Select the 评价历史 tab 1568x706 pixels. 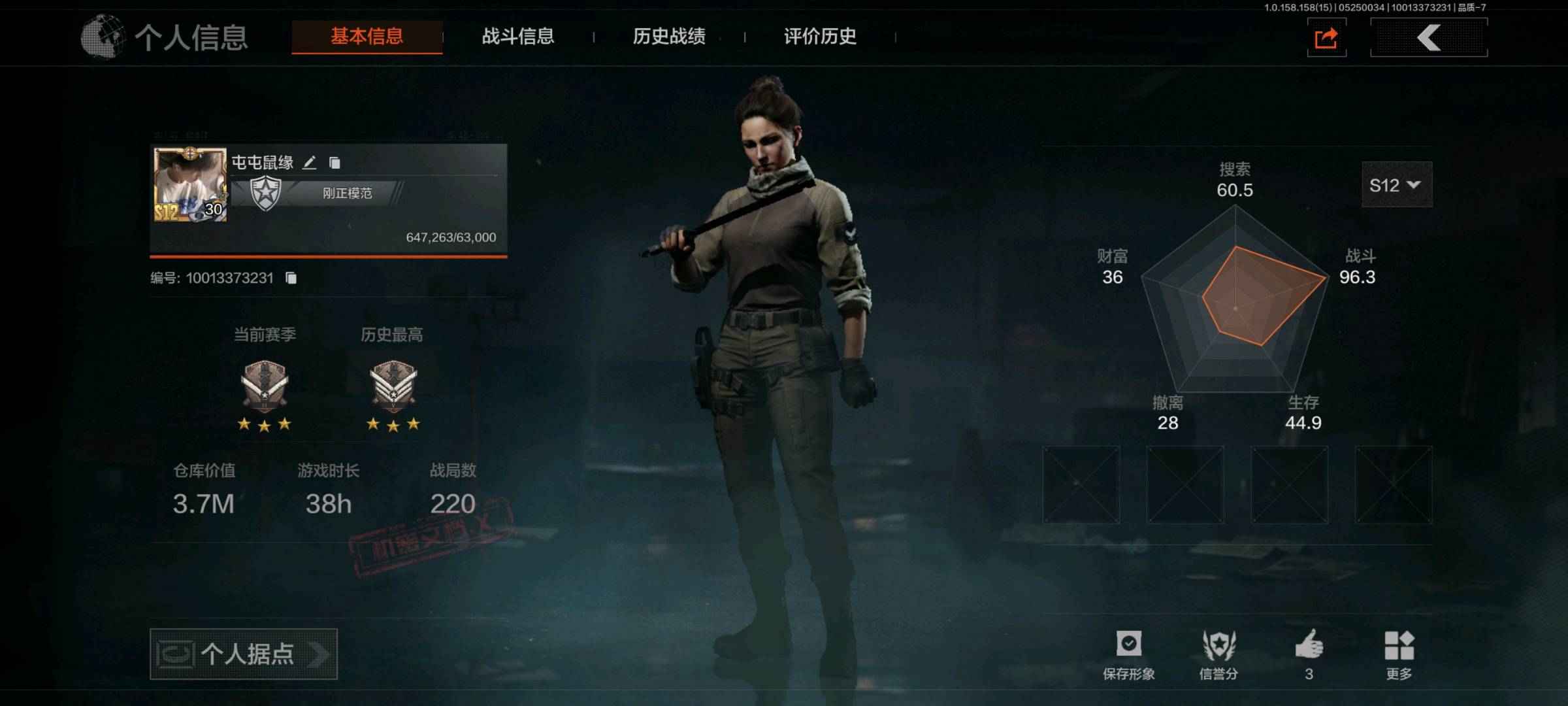click(819, 37)
